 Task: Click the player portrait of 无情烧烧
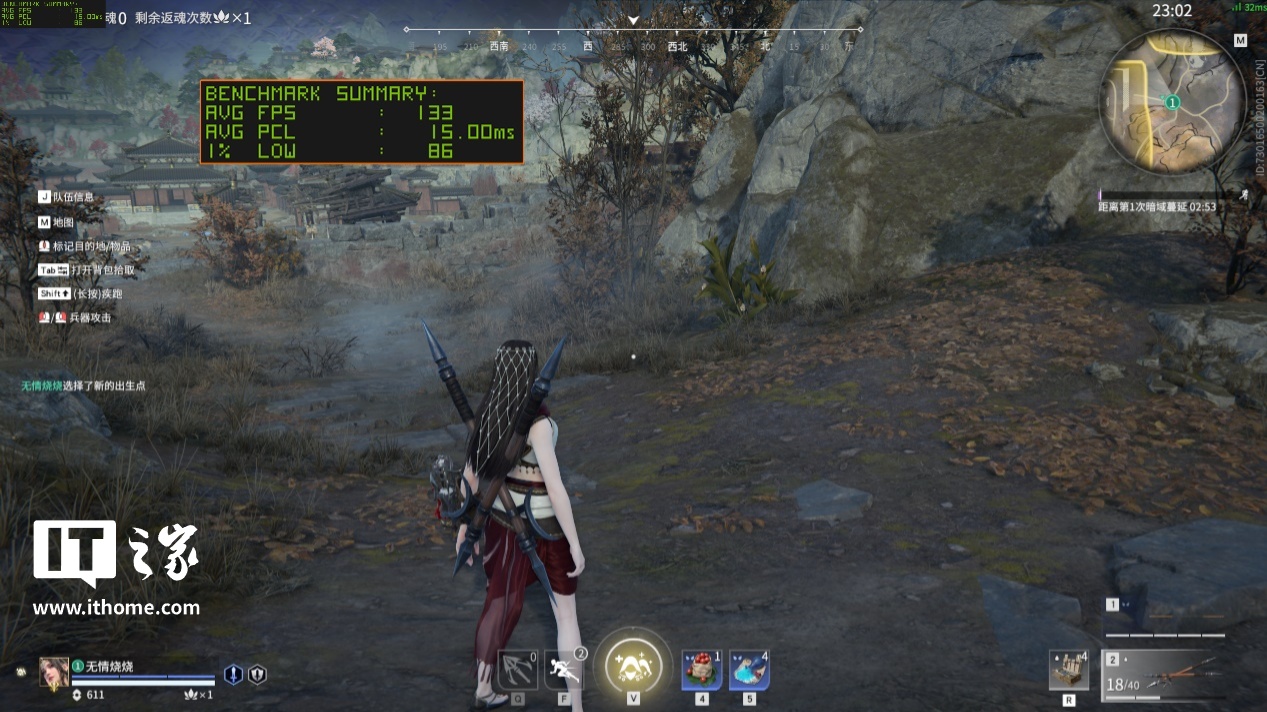pyautogui.click(x=54, y=672)
